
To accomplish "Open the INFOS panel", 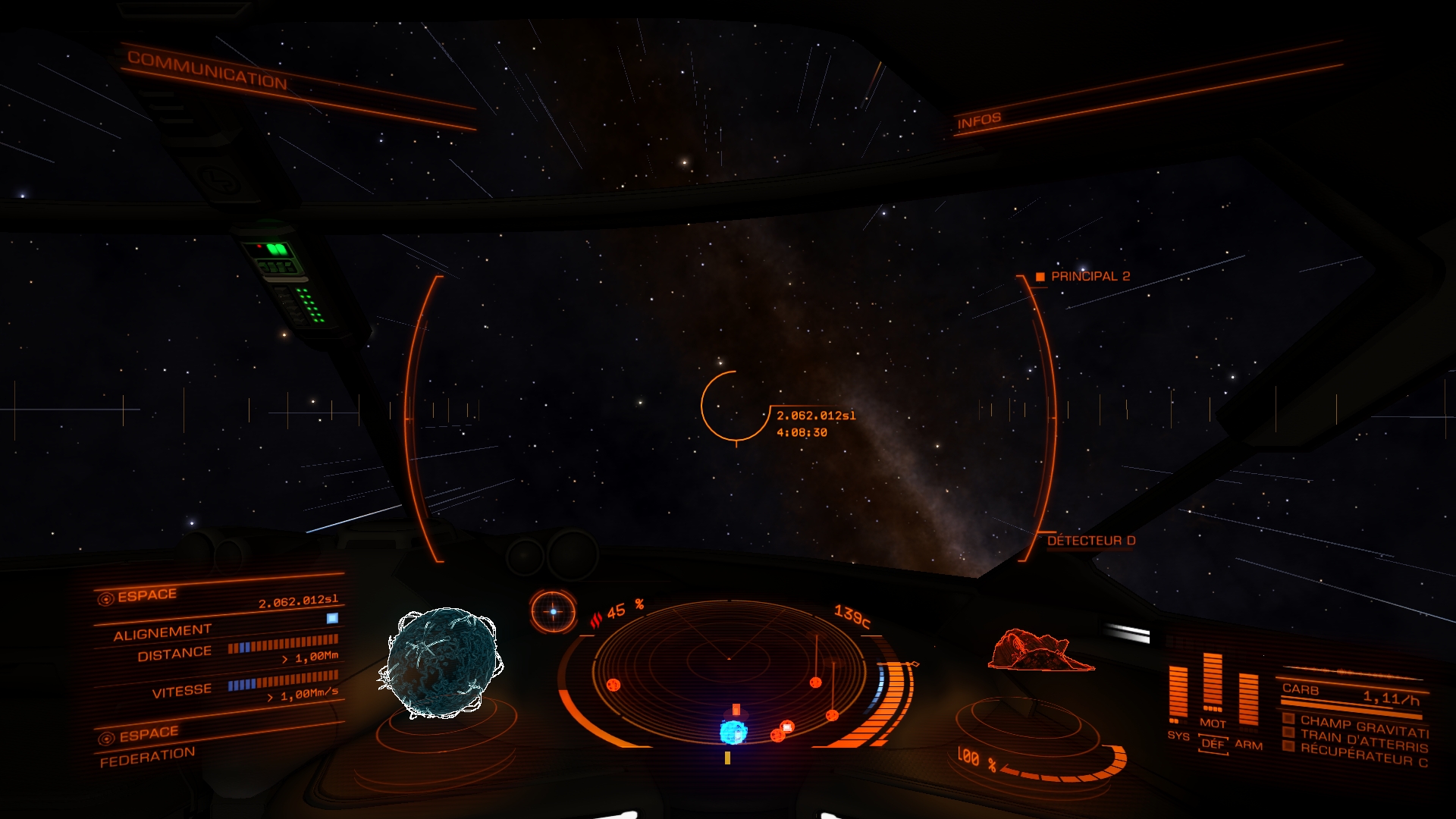I will 979,121.
